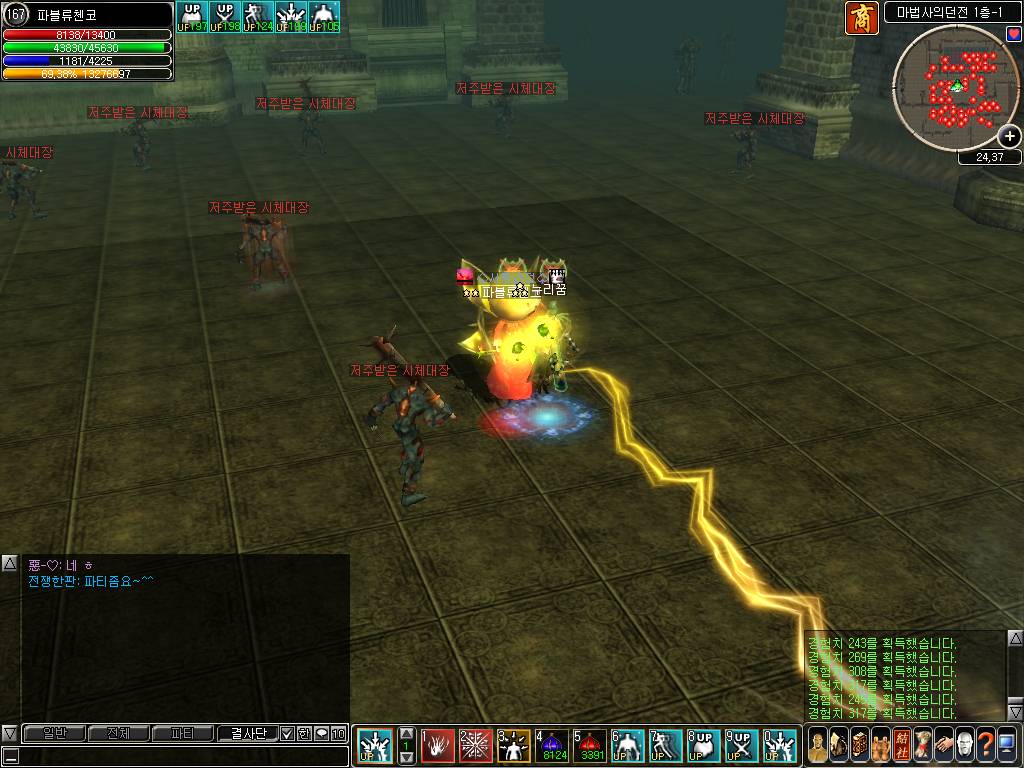Use the blue potion in slot 4
1024x768 pixels.
[552, 745]
